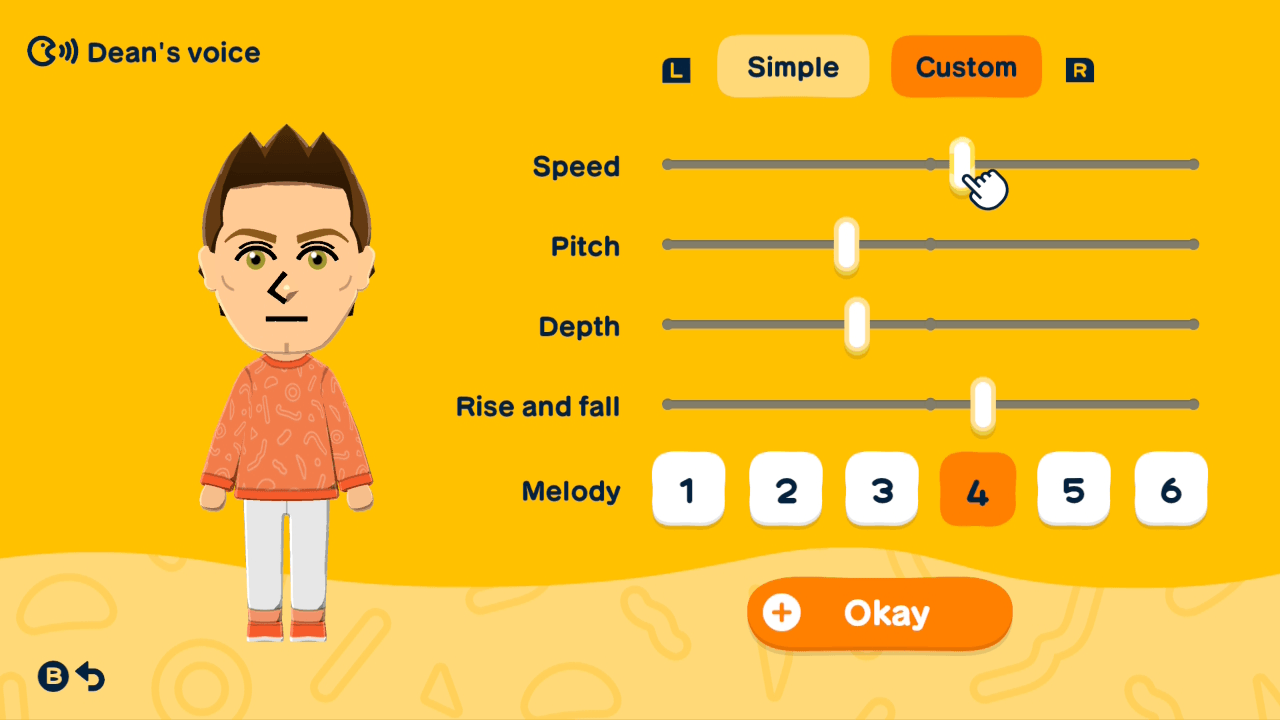Screen dimensions: 1280x720
Task: Choose Melody option 6
Action: [1170, 489]
